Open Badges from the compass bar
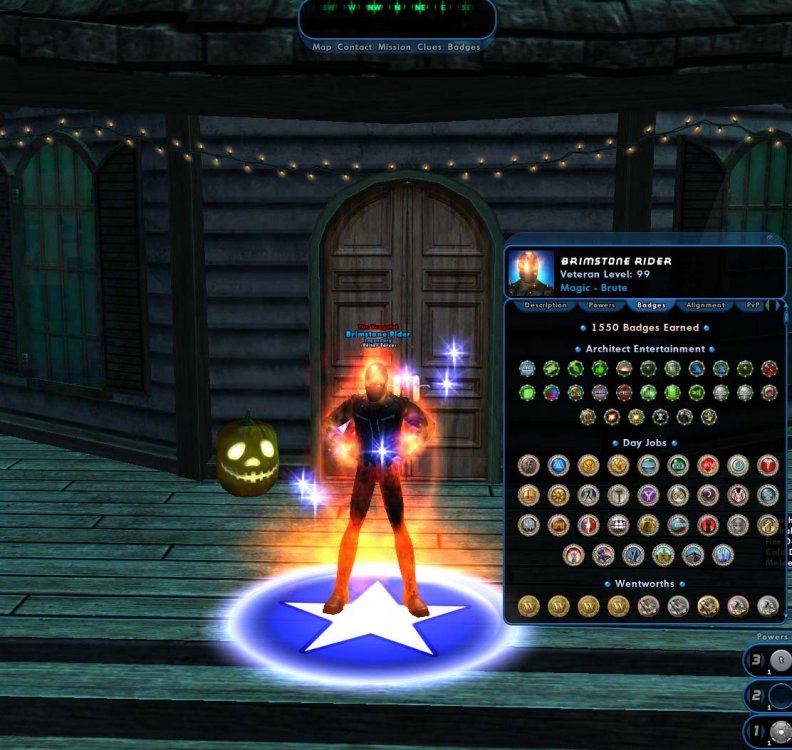Image resolution: width=792 pixels, height=750 pixels. [463, 47]
